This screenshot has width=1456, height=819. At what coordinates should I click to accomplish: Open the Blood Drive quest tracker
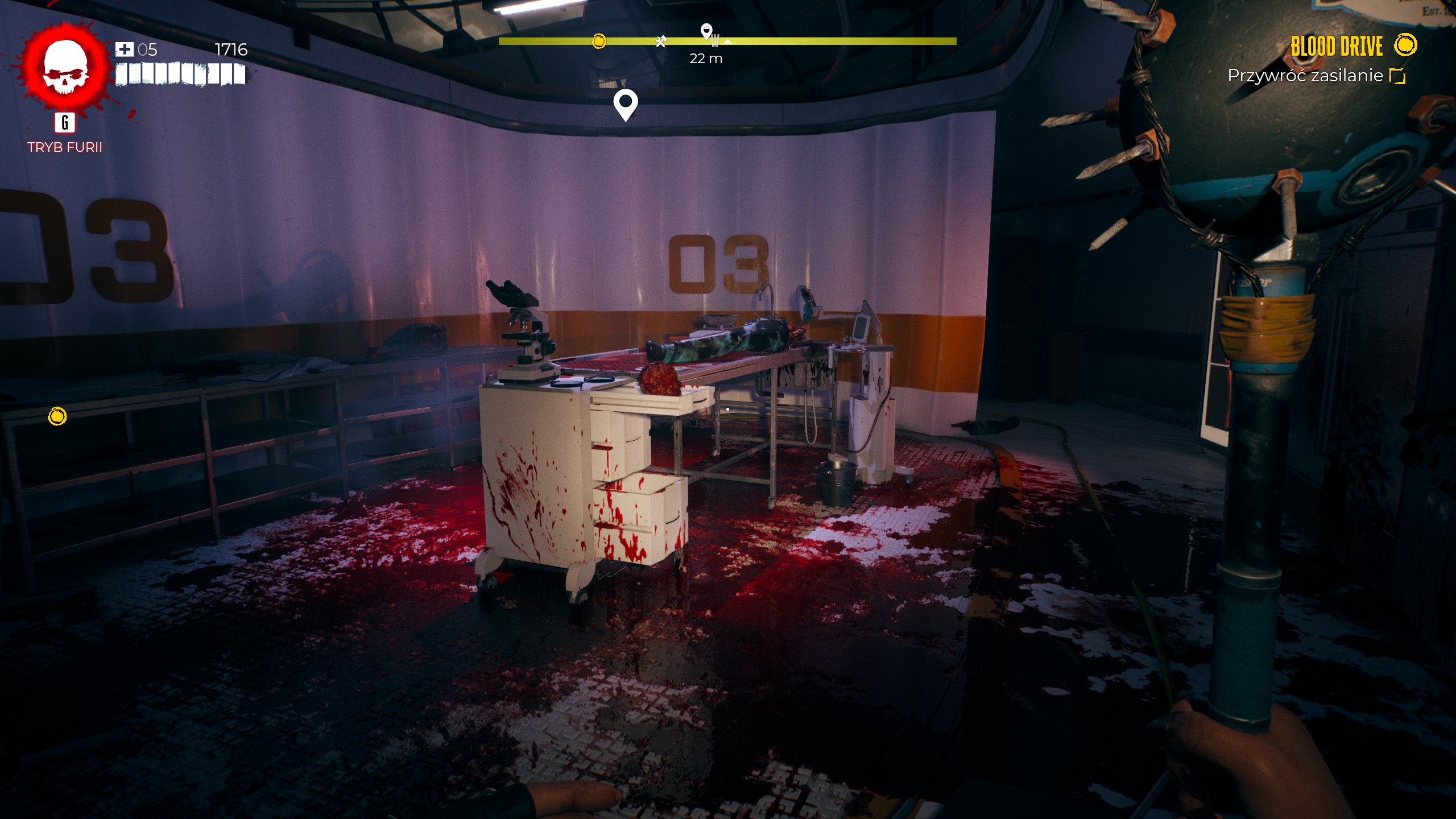tap(1336, 47)
